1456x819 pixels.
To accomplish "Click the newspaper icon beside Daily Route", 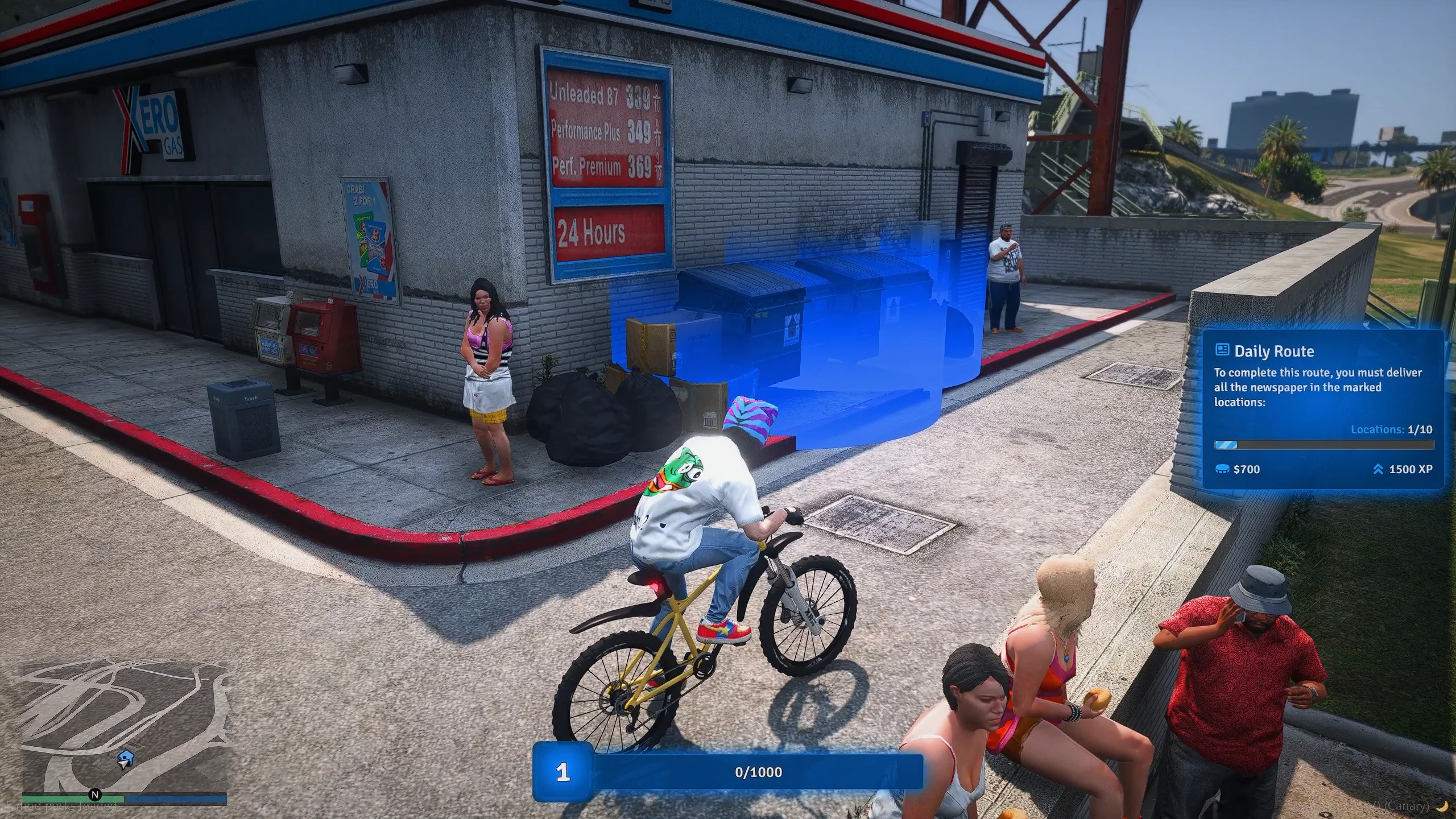I will [x=1222, y=350].
